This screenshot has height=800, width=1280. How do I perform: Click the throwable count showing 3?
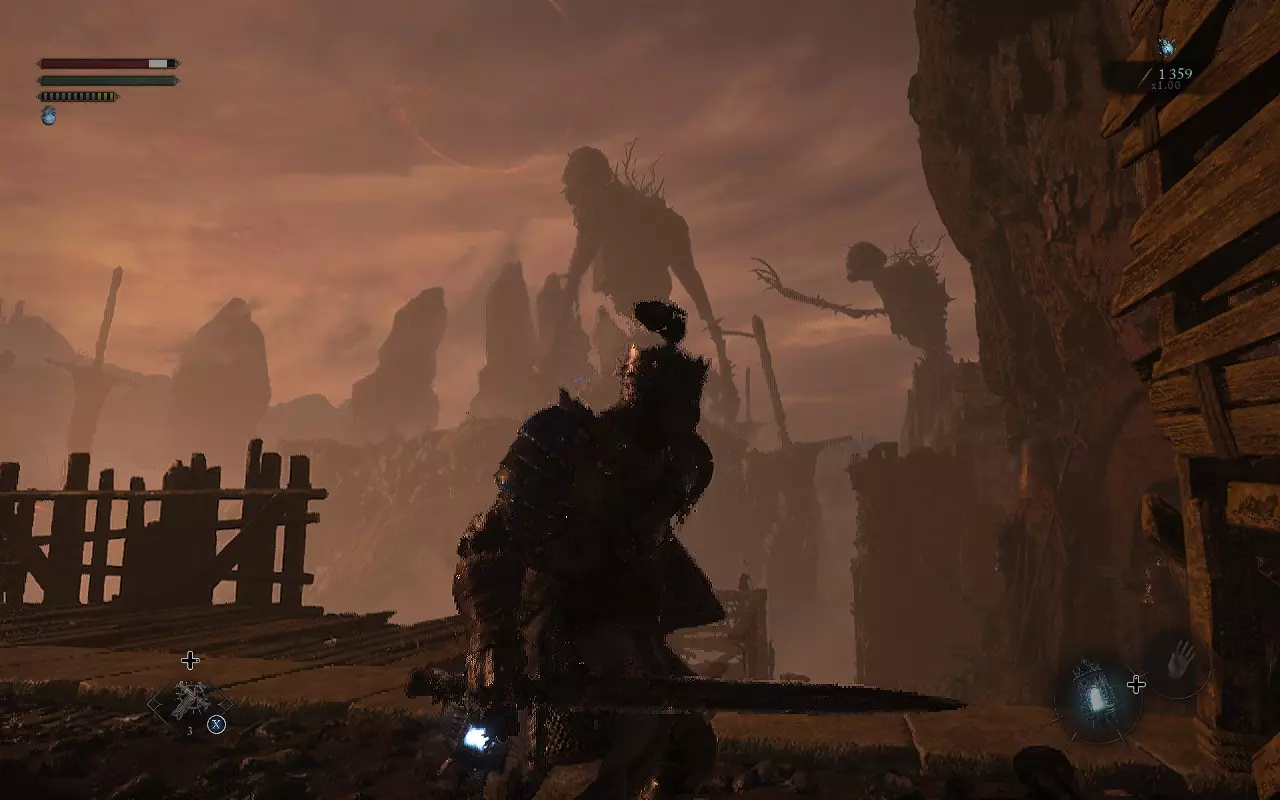pos(189,729)
